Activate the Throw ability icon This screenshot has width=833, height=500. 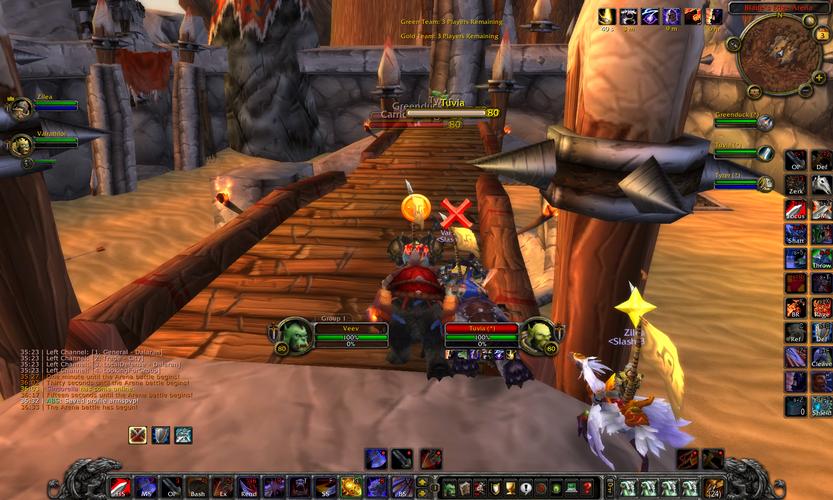click(x=821, y=258)
